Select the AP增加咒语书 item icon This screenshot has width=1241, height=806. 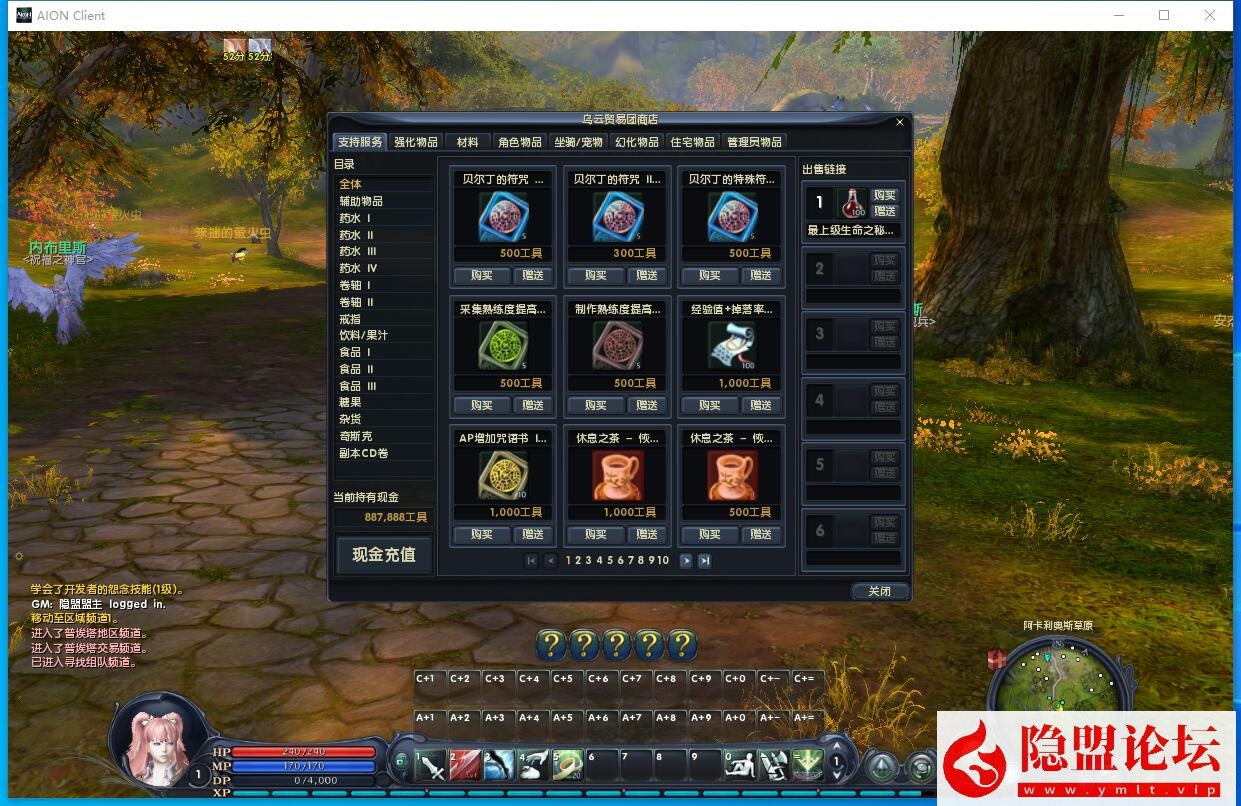click(x=503, y=476)
